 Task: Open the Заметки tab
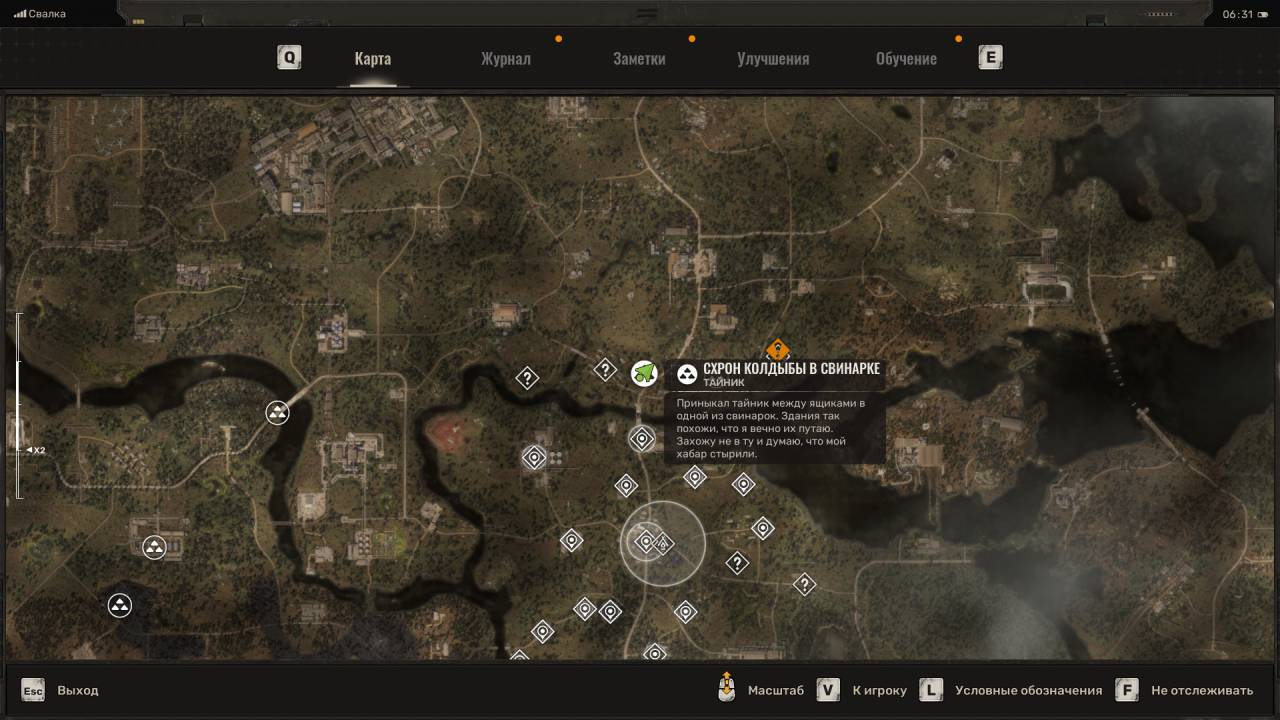tap(639, 58)
